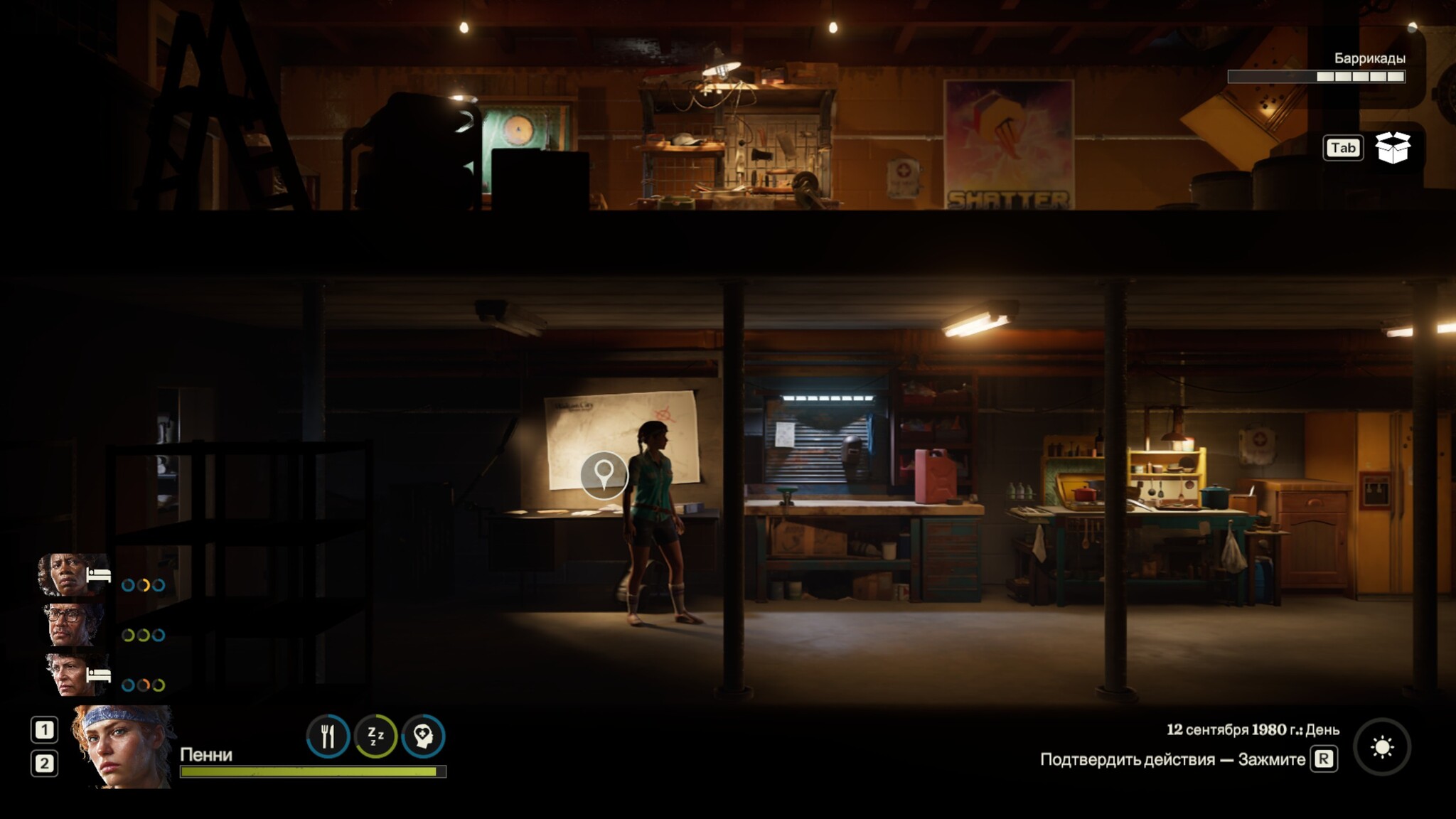1456x819 pixels.
Task: Open the inventory box icon
Action: 1392,148
